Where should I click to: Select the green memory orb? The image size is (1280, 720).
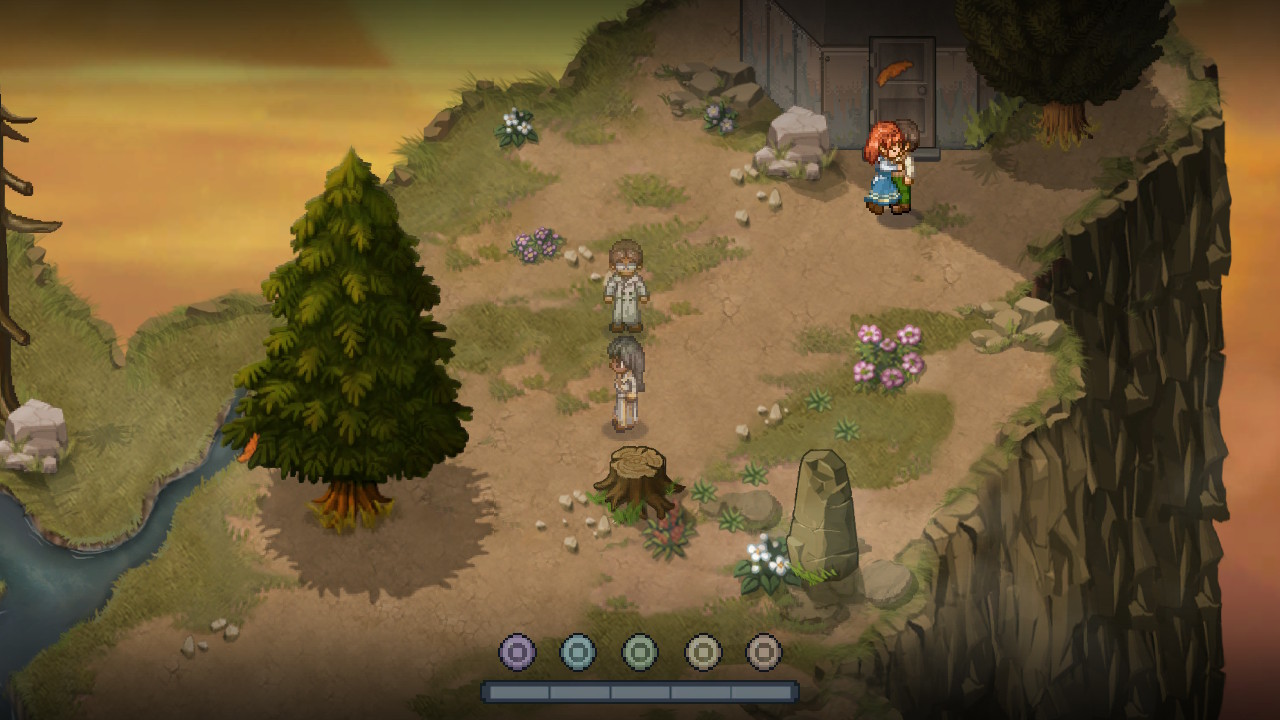coord(640,653)
